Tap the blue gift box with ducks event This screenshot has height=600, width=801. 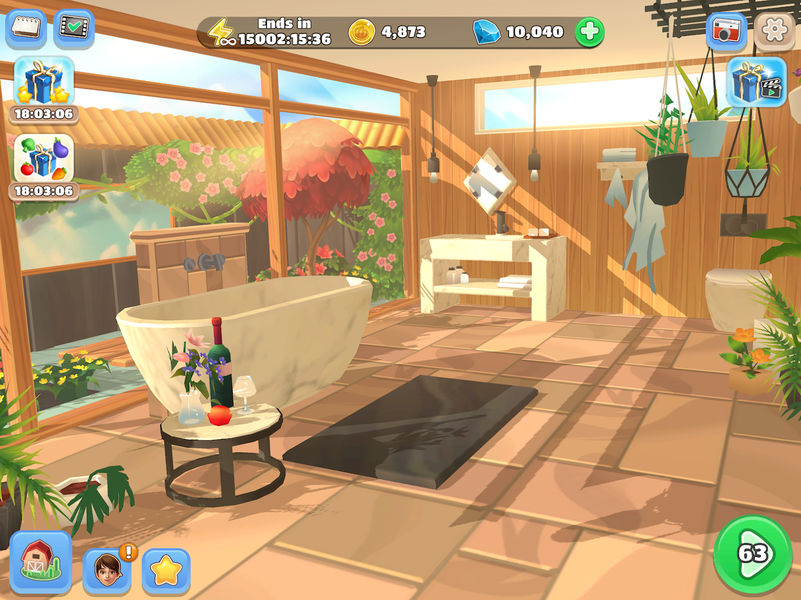pyautogui.click(x=44, y=82)
